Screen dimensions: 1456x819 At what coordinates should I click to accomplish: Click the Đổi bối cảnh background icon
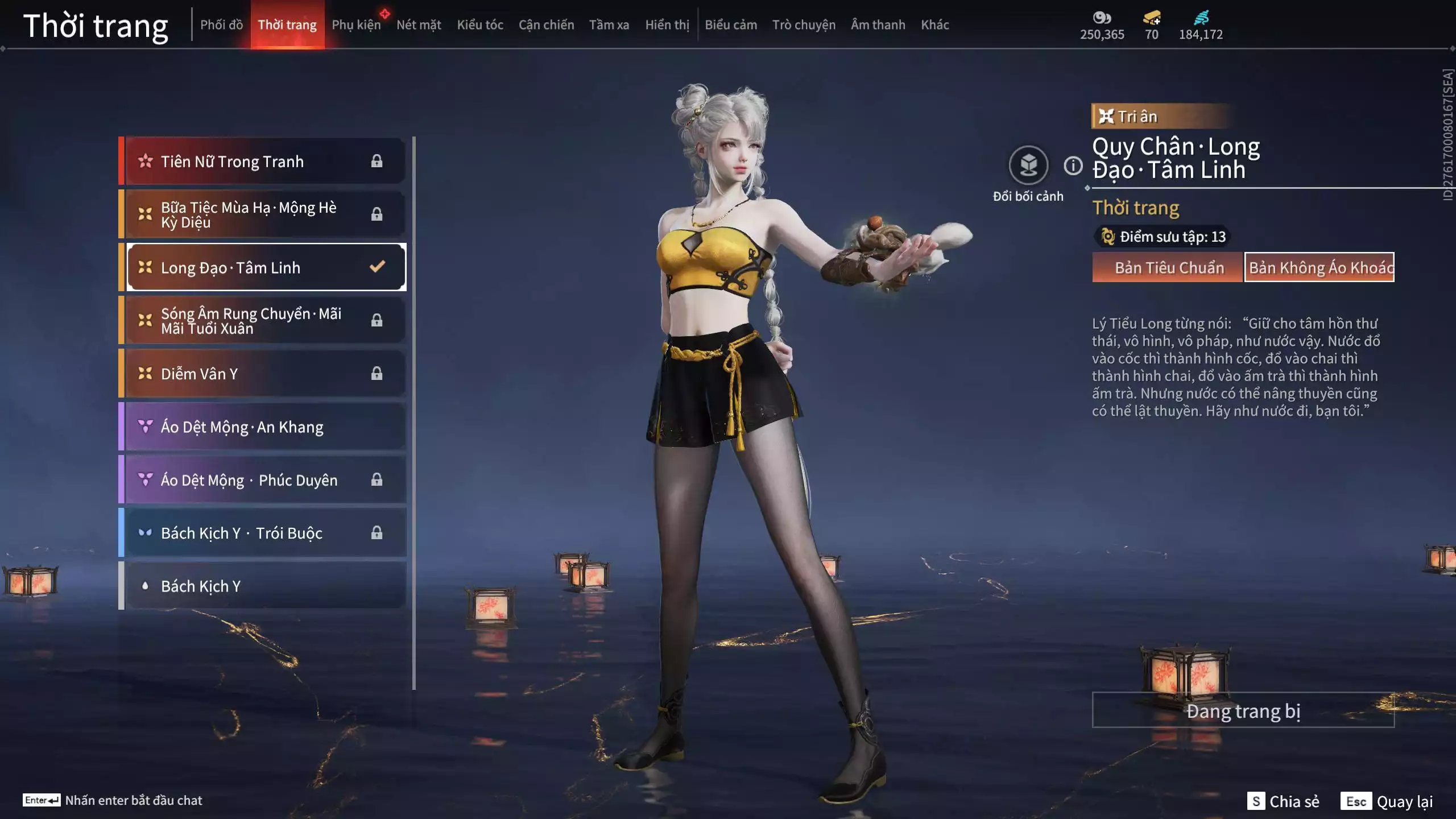[1028, 166]
